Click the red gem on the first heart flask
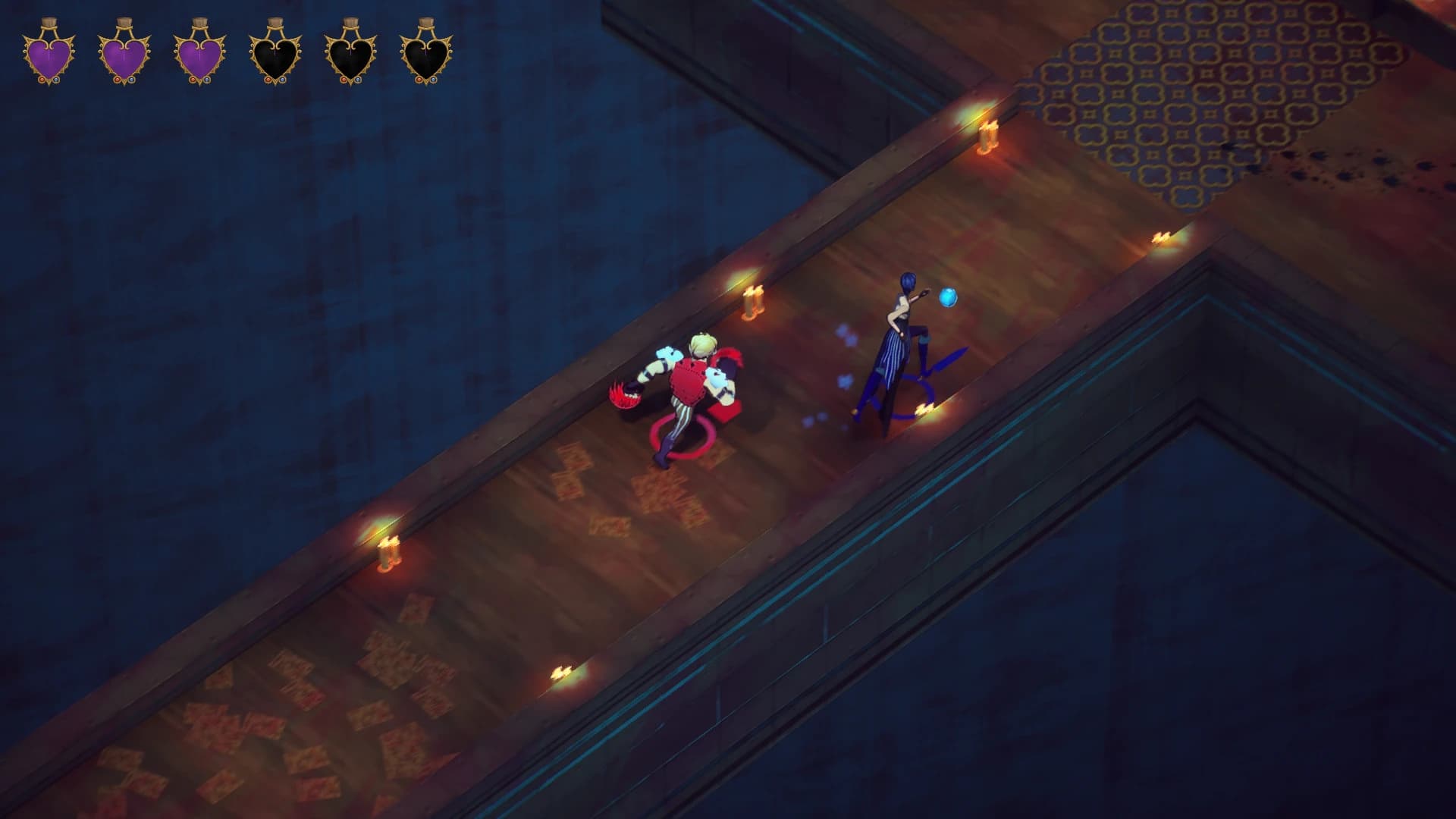Viewport: 1456px width, 819px height. 42,80
